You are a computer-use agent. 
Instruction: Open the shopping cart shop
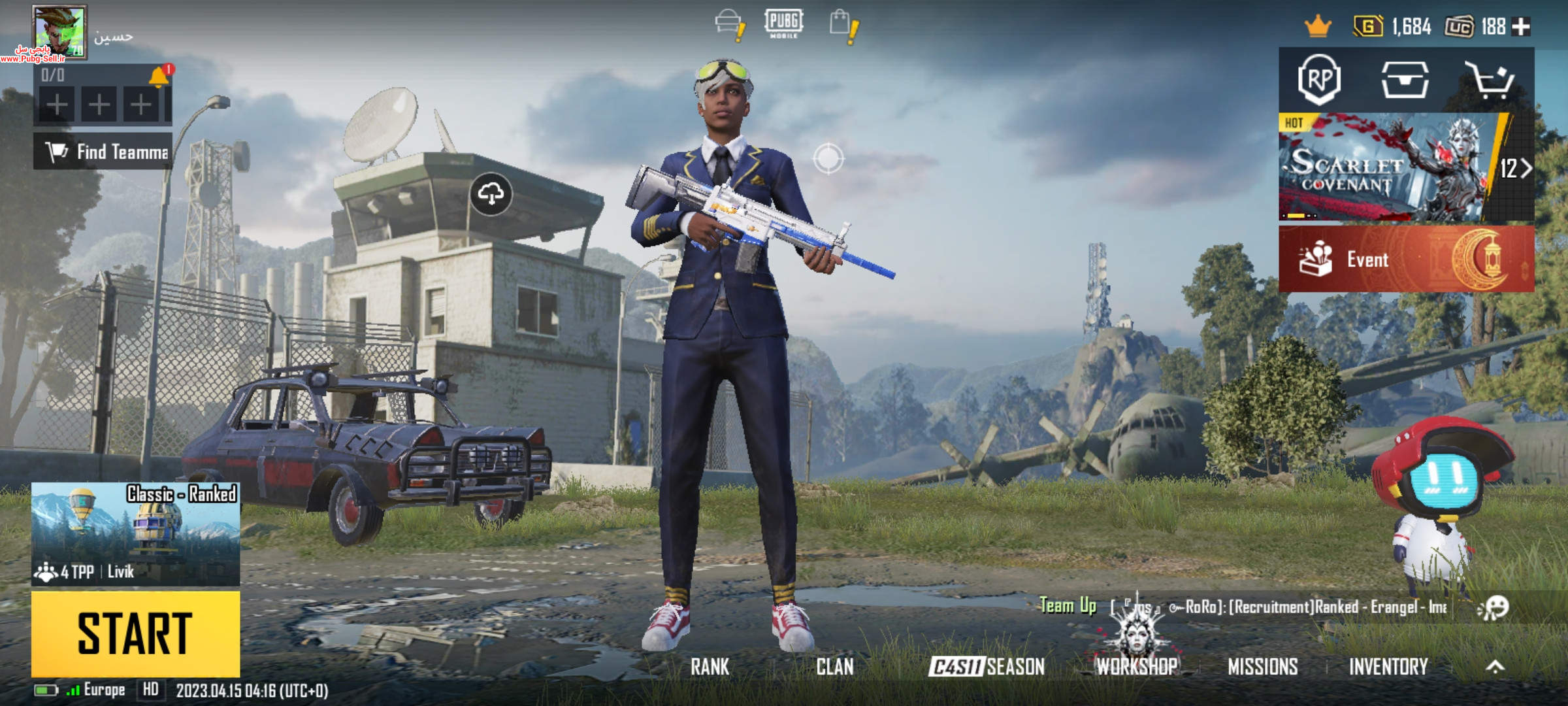(1490, 80)
